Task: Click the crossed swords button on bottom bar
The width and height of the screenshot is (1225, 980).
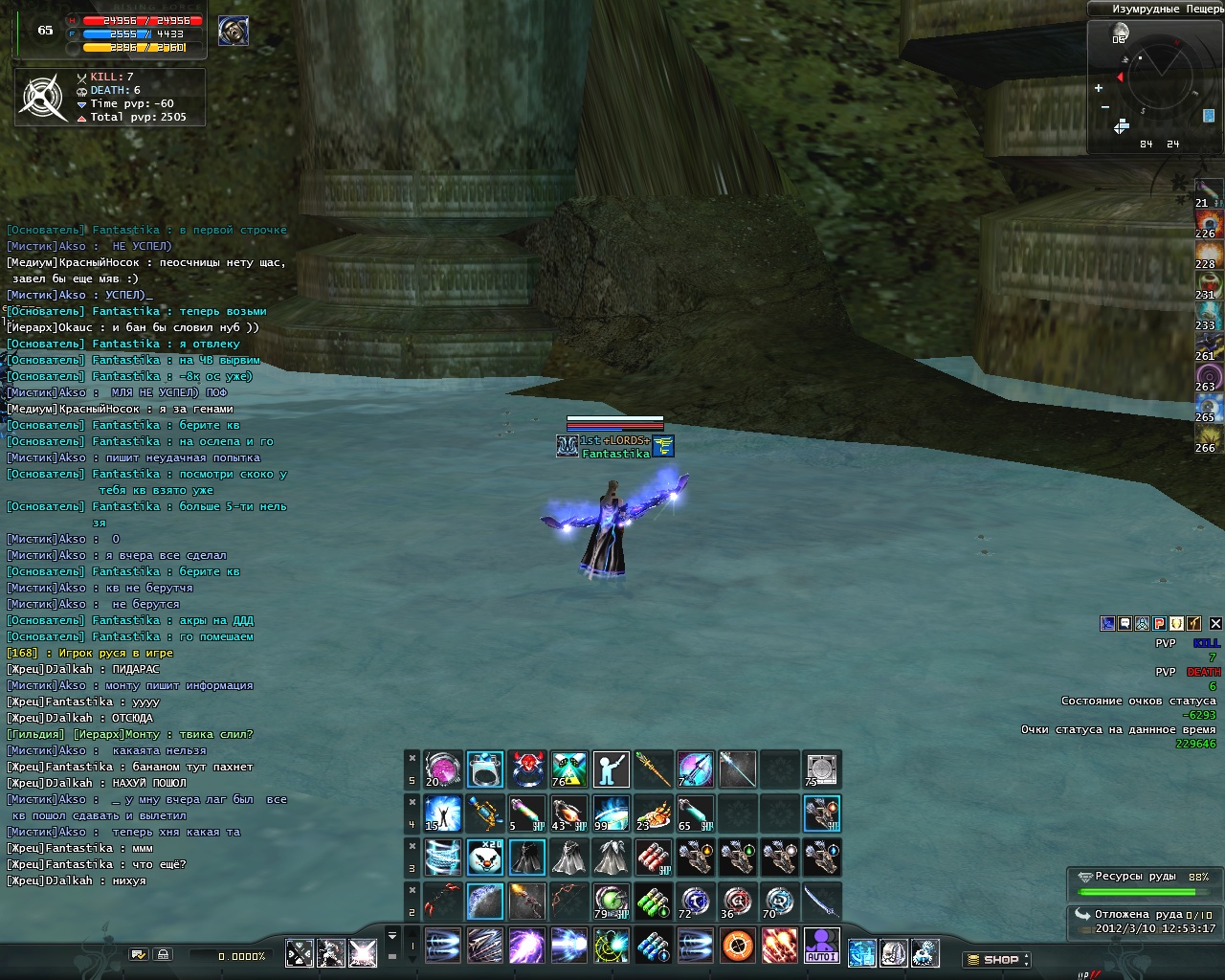Action: click(x=300, y=953)
